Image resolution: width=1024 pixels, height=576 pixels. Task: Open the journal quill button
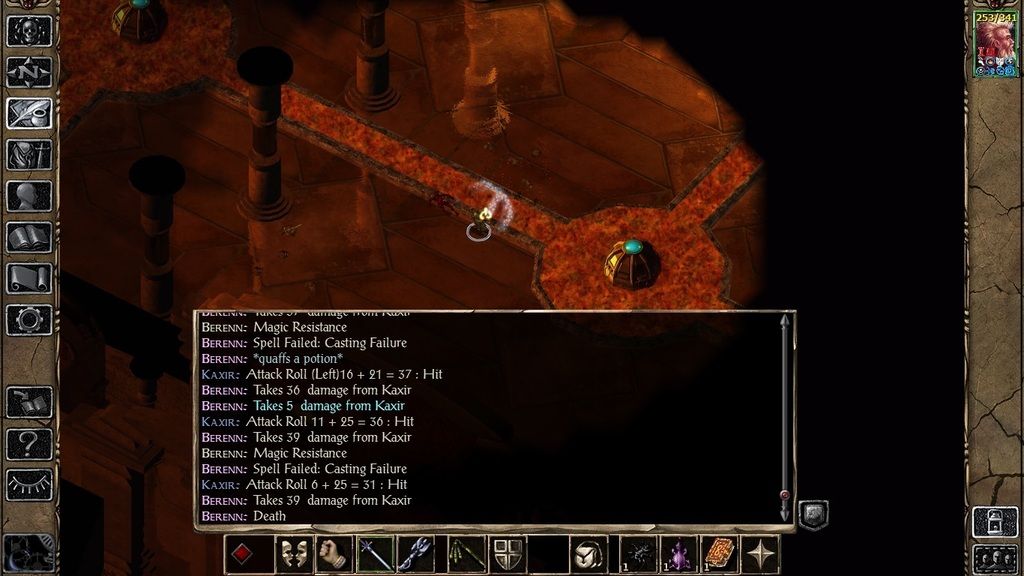click(x=29, y=113)
